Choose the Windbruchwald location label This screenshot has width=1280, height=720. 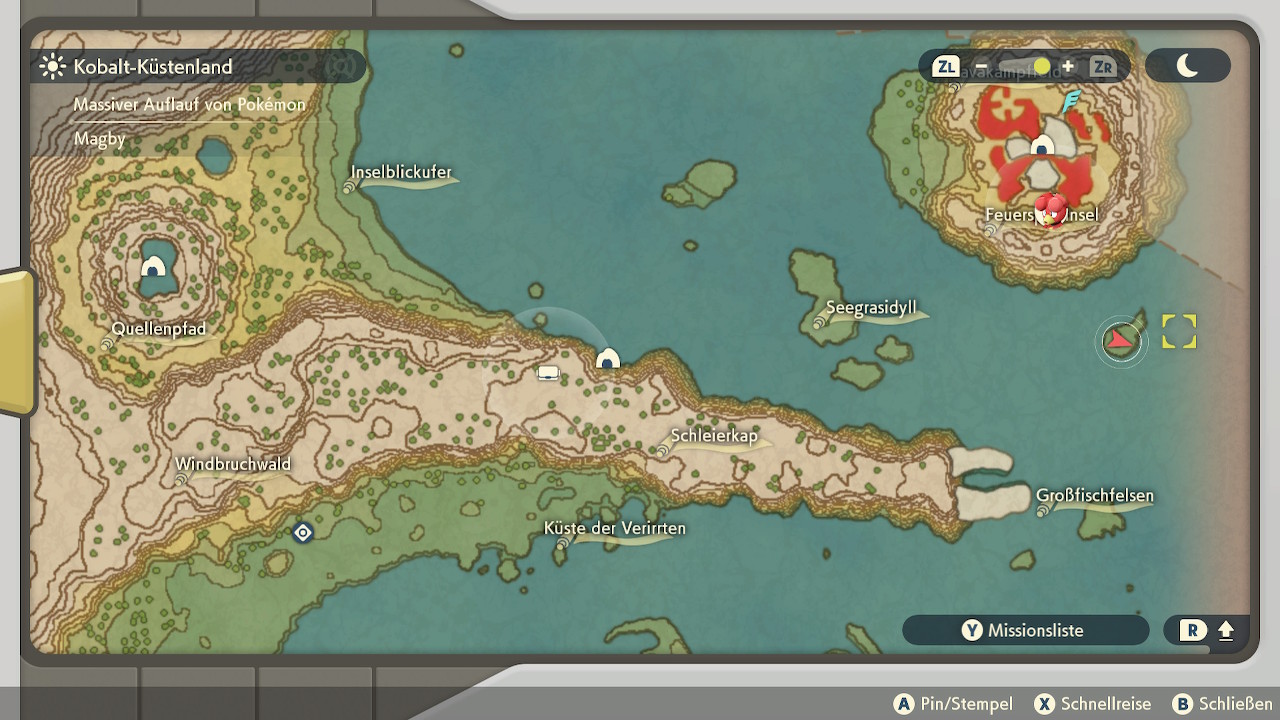233,464
